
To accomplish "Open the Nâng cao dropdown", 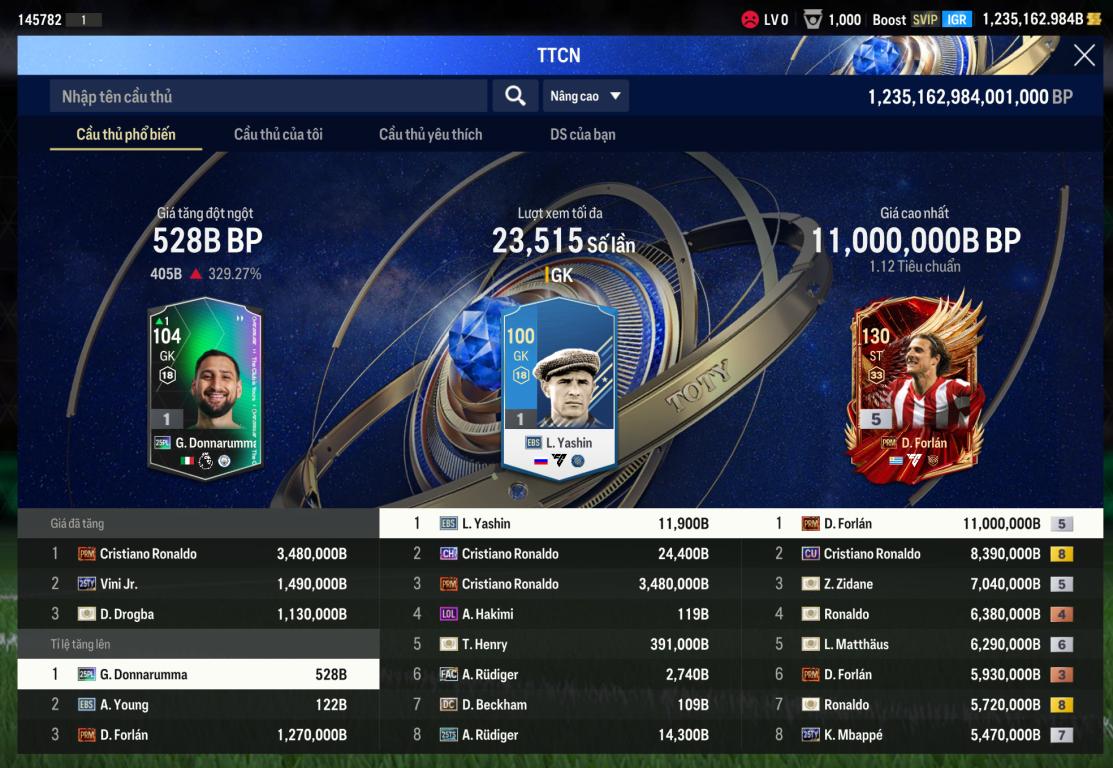I will 586,96.
